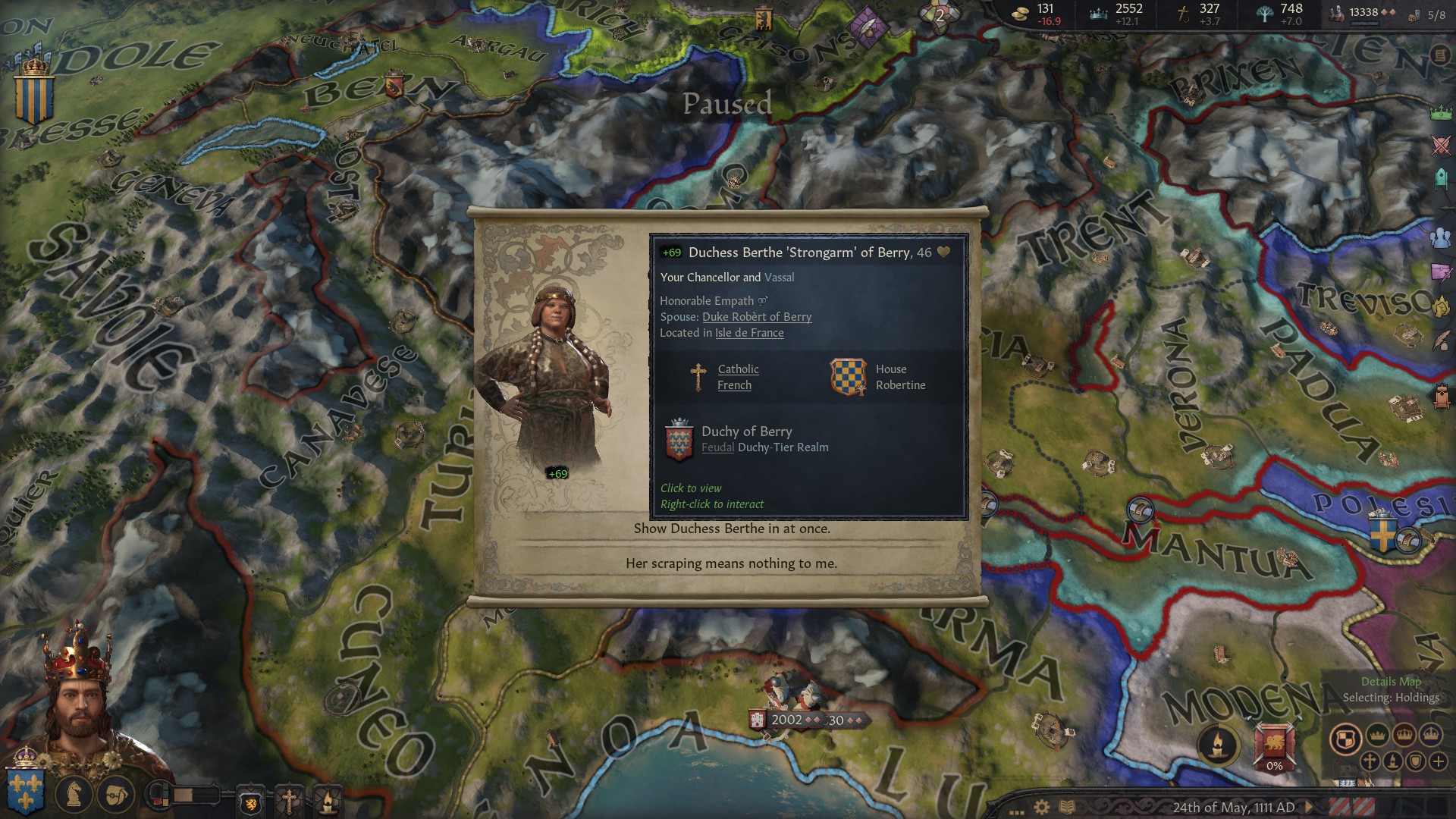Screen dimensions: 1456x819
Task: Open the green crown realm menu
Action: click(1440, 113)
